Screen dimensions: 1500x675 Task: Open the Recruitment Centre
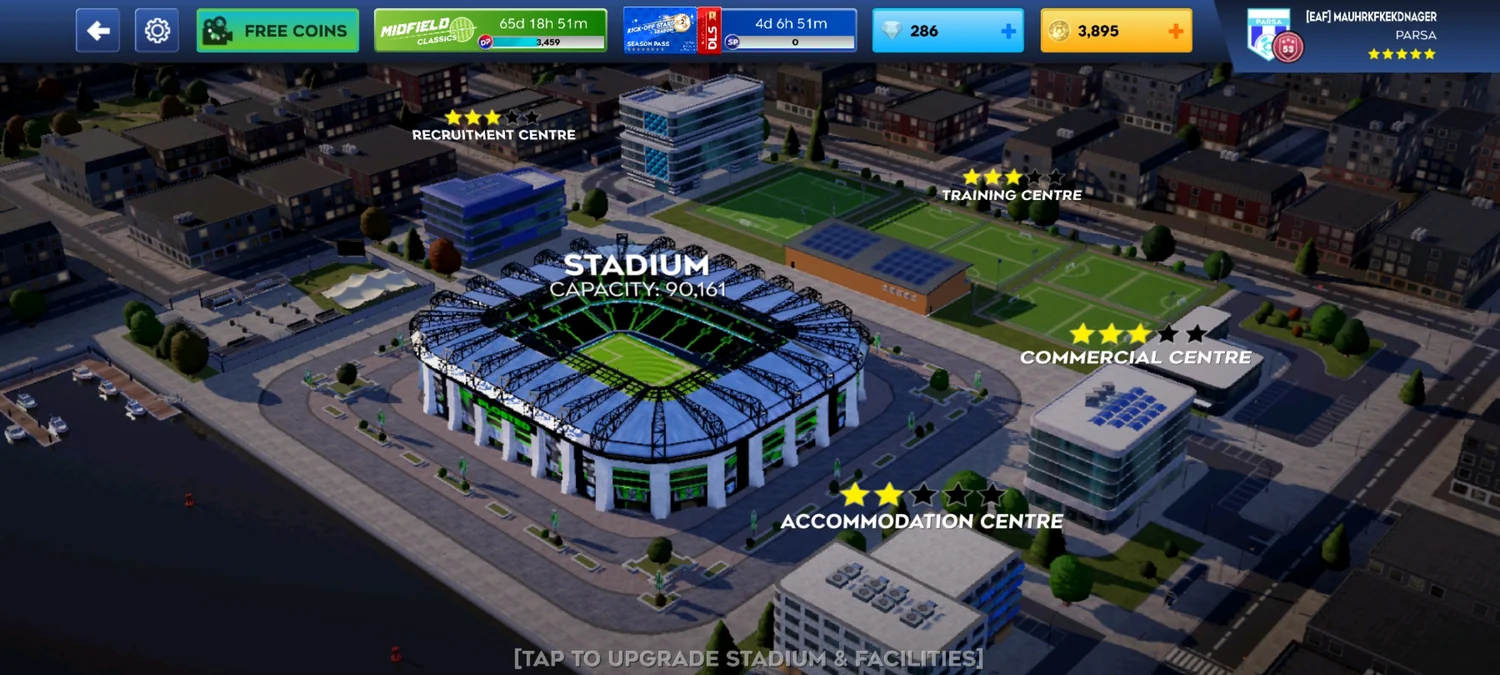pos(494,134)
